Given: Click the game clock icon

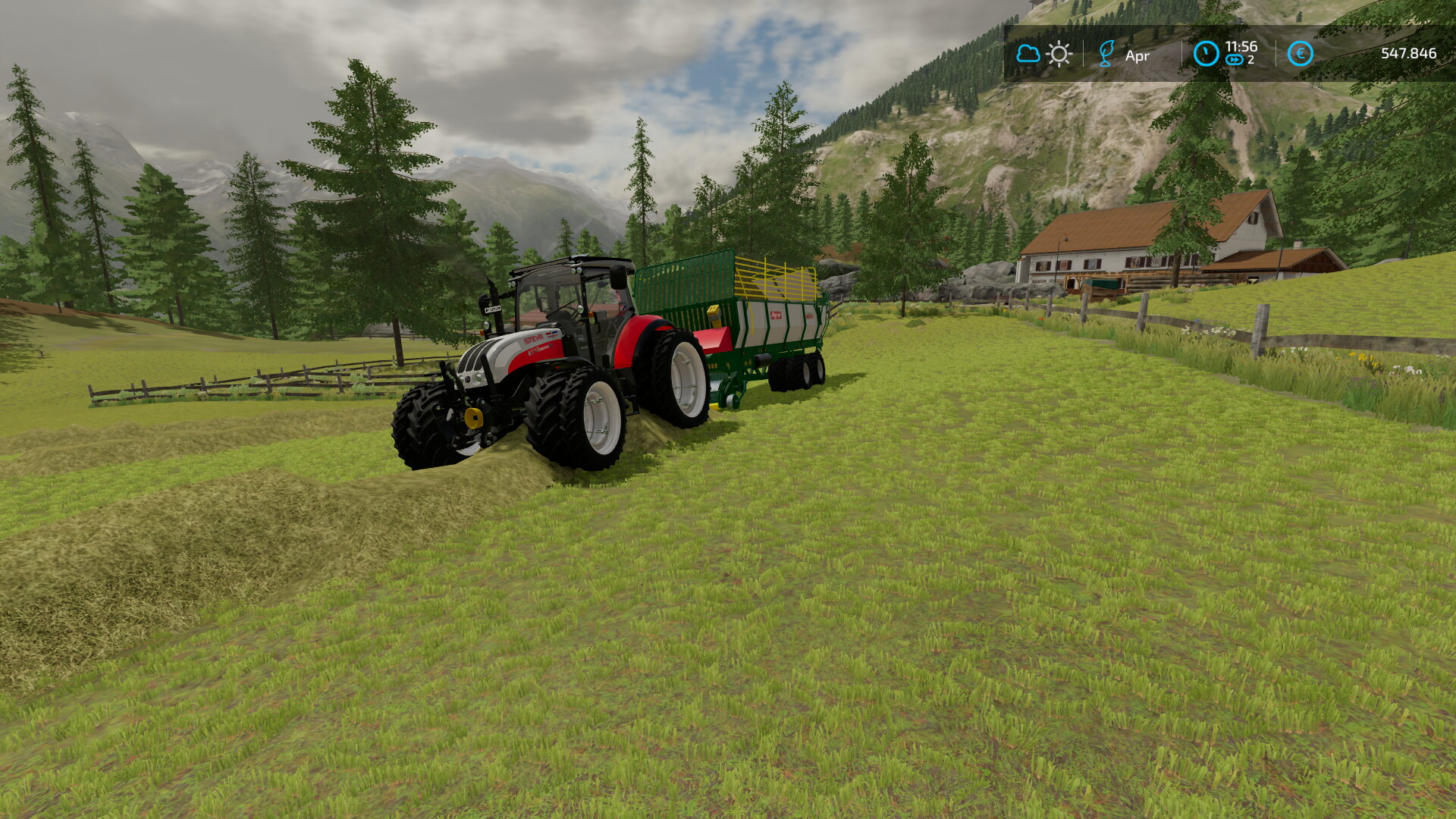Looking at the screenshot, I should point(1206,54).
